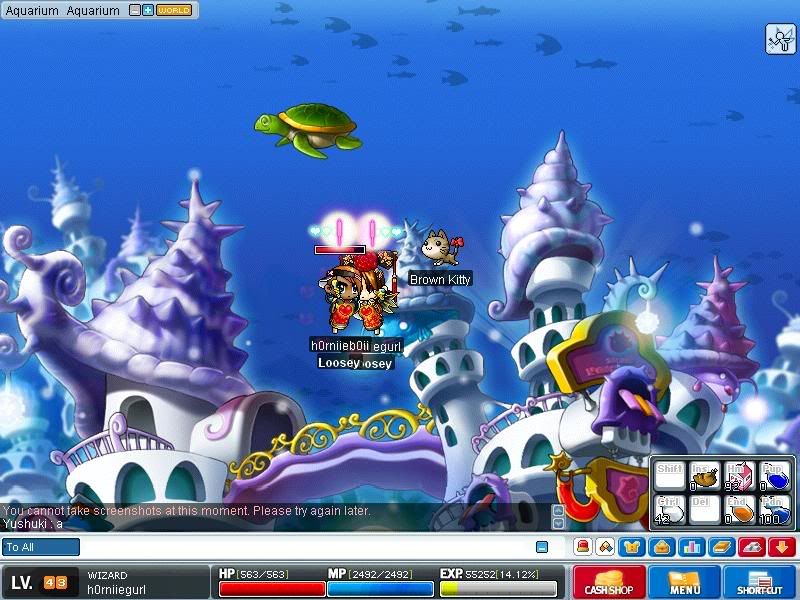Expand the minimap with the plus button
This screenshot has height=600, width=800.
pos(147,11)
